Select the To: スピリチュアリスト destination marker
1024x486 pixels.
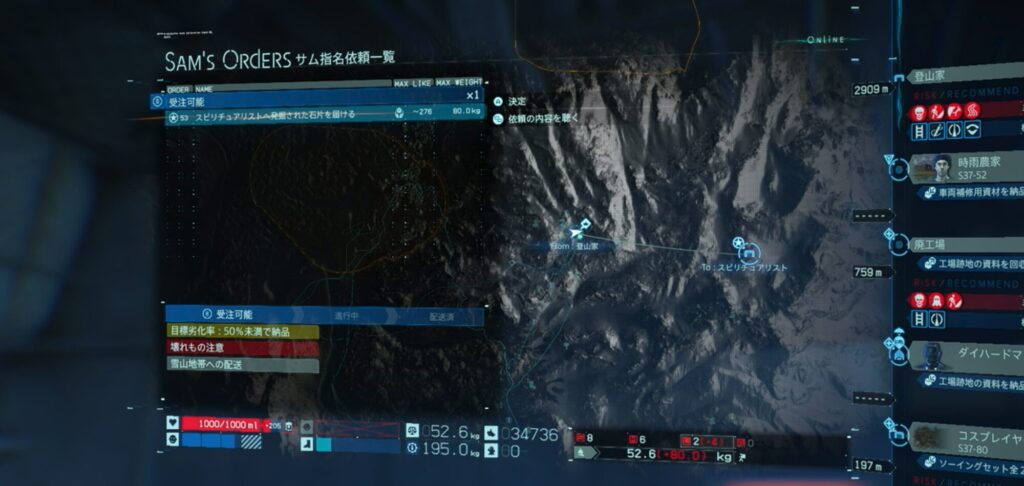(739, 246)
